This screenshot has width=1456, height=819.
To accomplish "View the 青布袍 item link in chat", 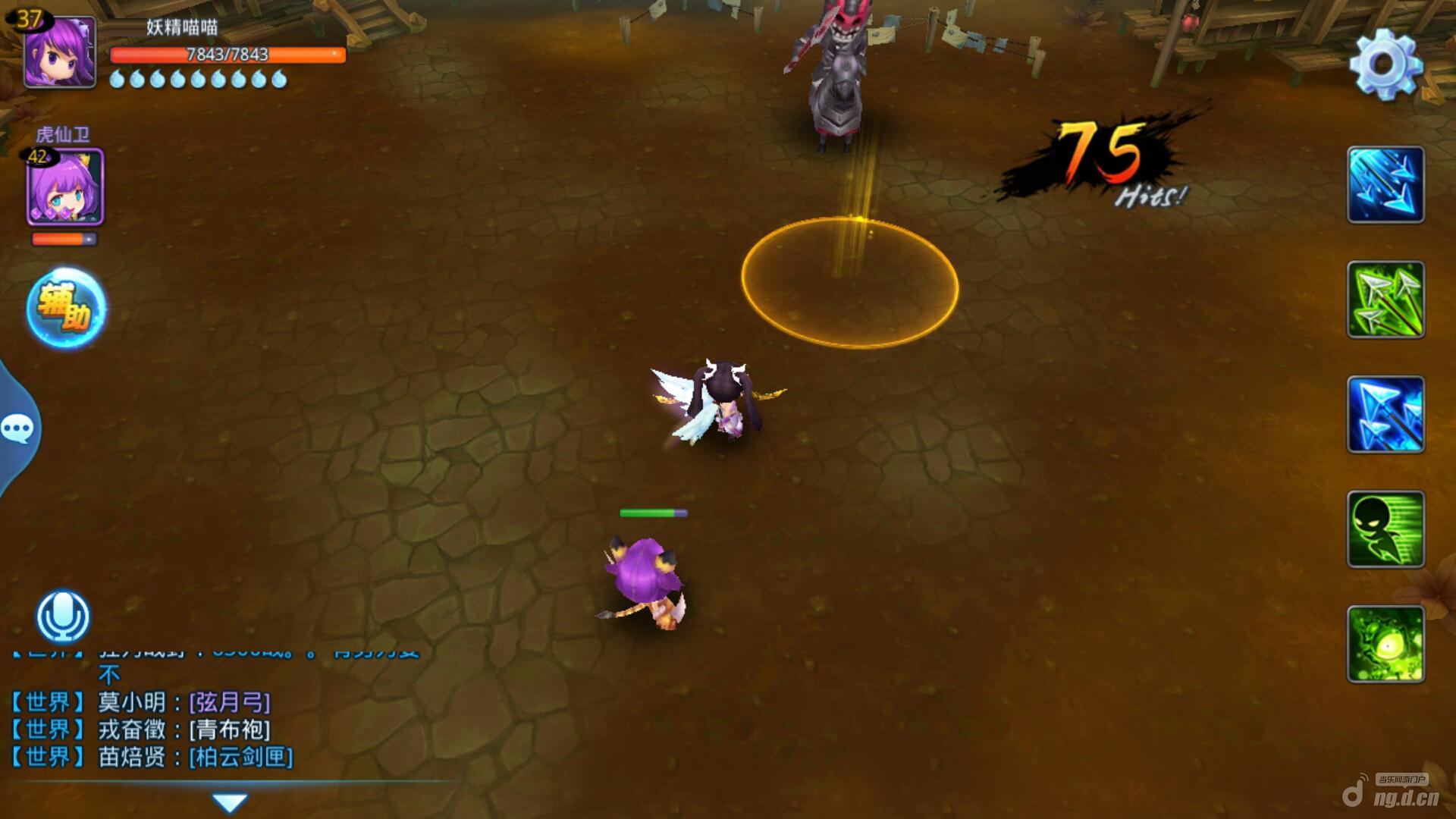I will (230, 730).
